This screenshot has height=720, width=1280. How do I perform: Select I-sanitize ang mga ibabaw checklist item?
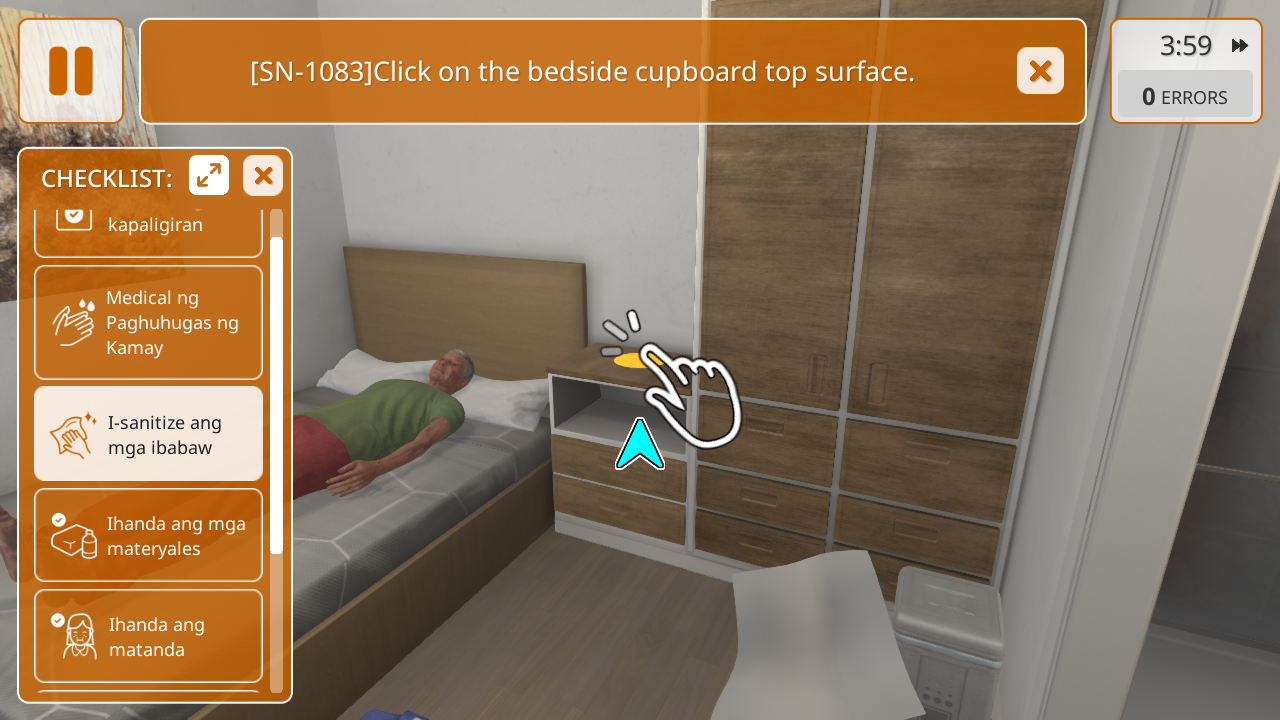pyautogui.click(x=149, y=434)
